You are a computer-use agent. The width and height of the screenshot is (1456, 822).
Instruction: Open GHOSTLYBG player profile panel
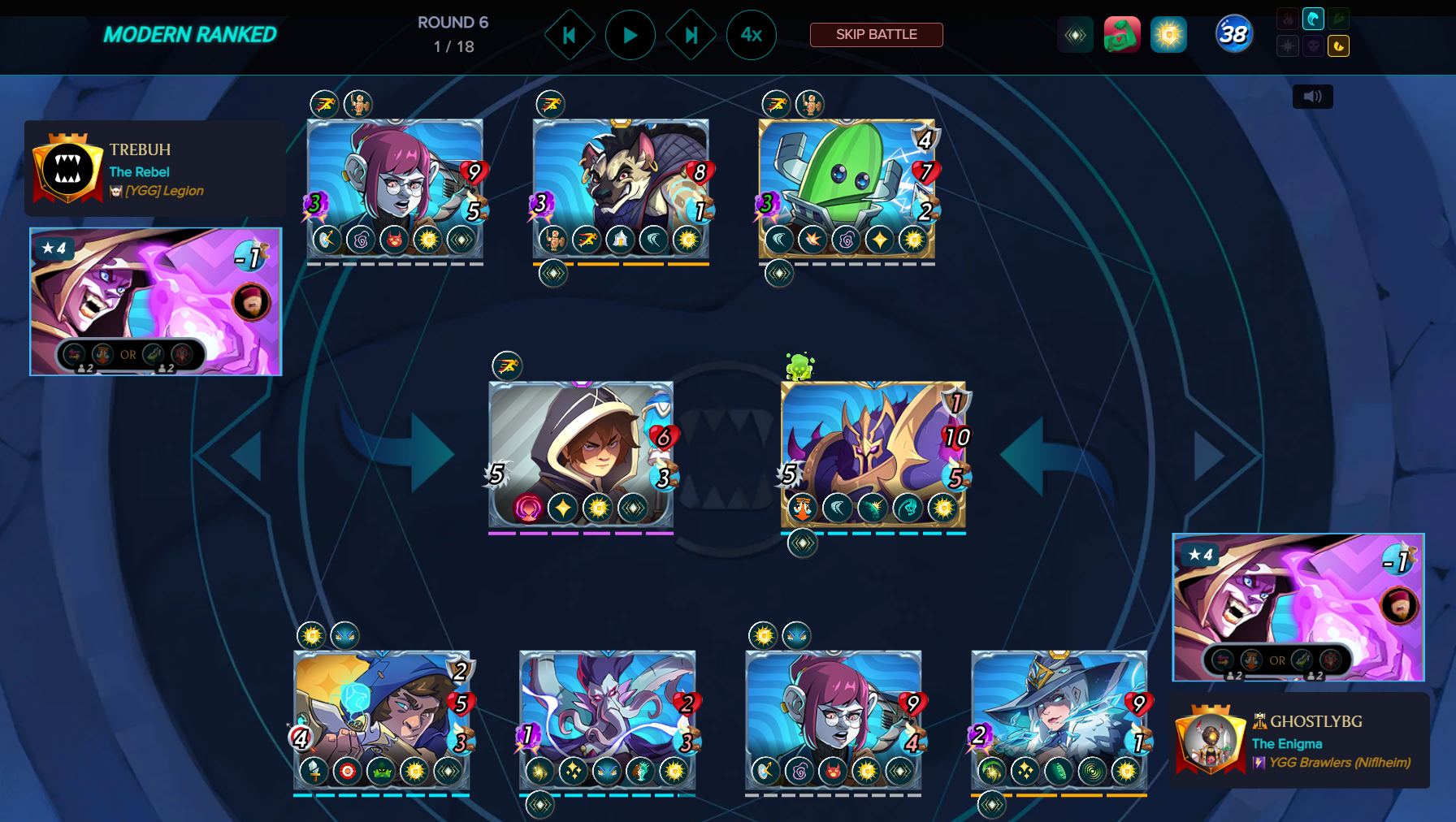click(x=1298, y=740)
